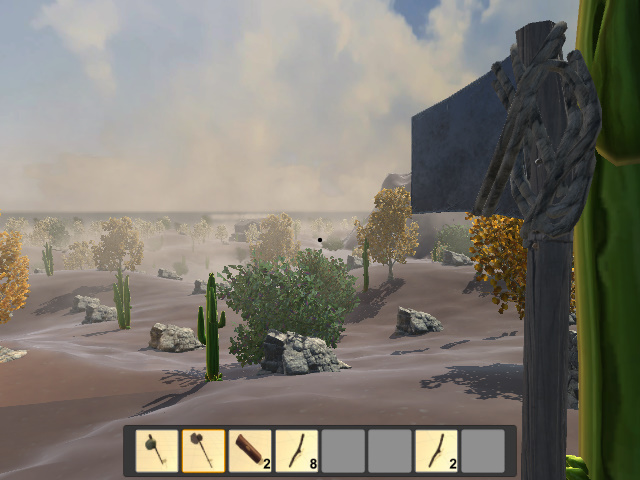Choose the wood log stack of 2
640x480 pixels.
tap(250, 451)
